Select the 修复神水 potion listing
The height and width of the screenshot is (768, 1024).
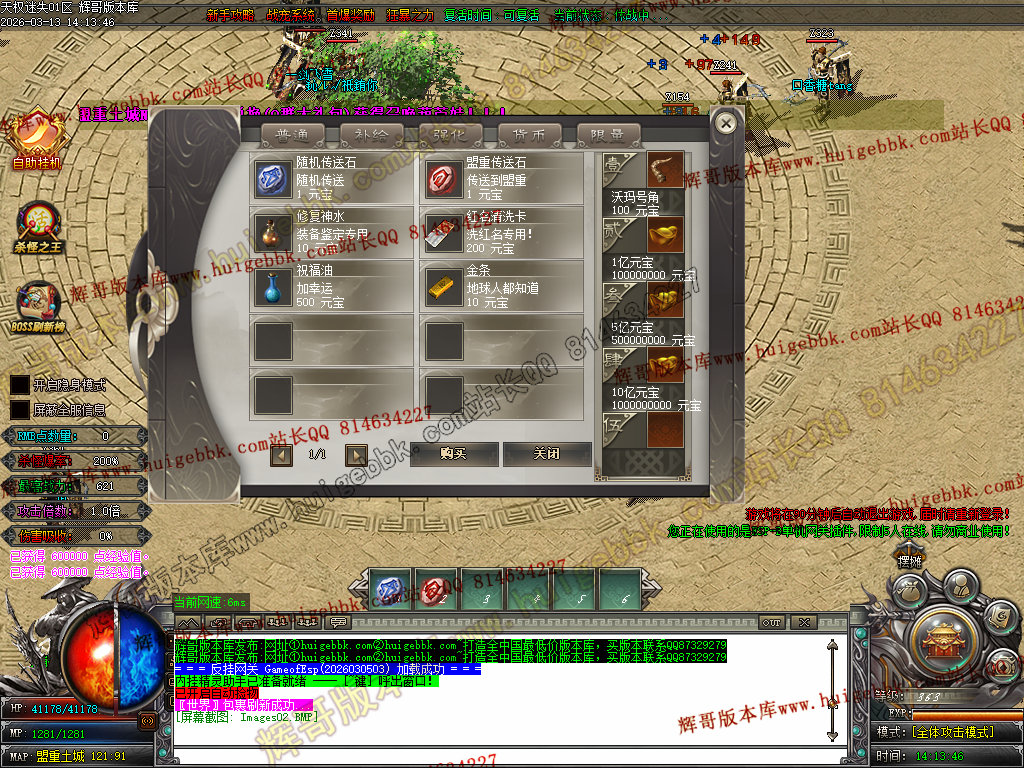tap(331, 233)
